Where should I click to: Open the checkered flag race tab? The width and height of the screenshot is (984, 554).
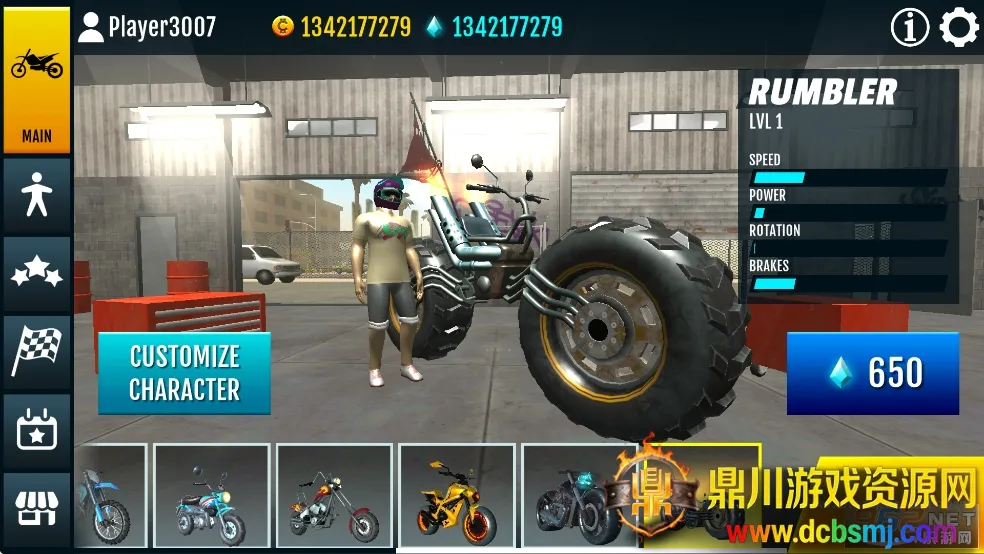pos(36,351)
